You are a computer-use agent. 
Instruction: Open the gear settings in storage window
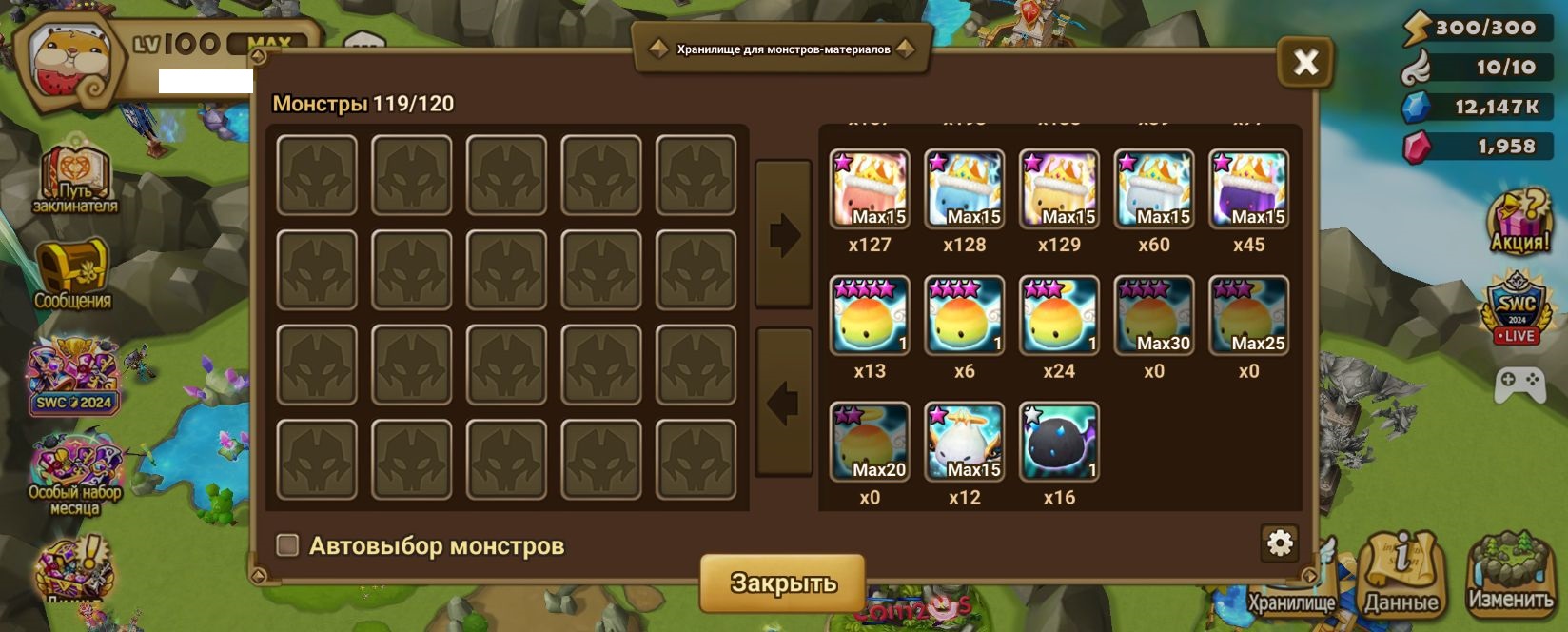[1280, 543]
